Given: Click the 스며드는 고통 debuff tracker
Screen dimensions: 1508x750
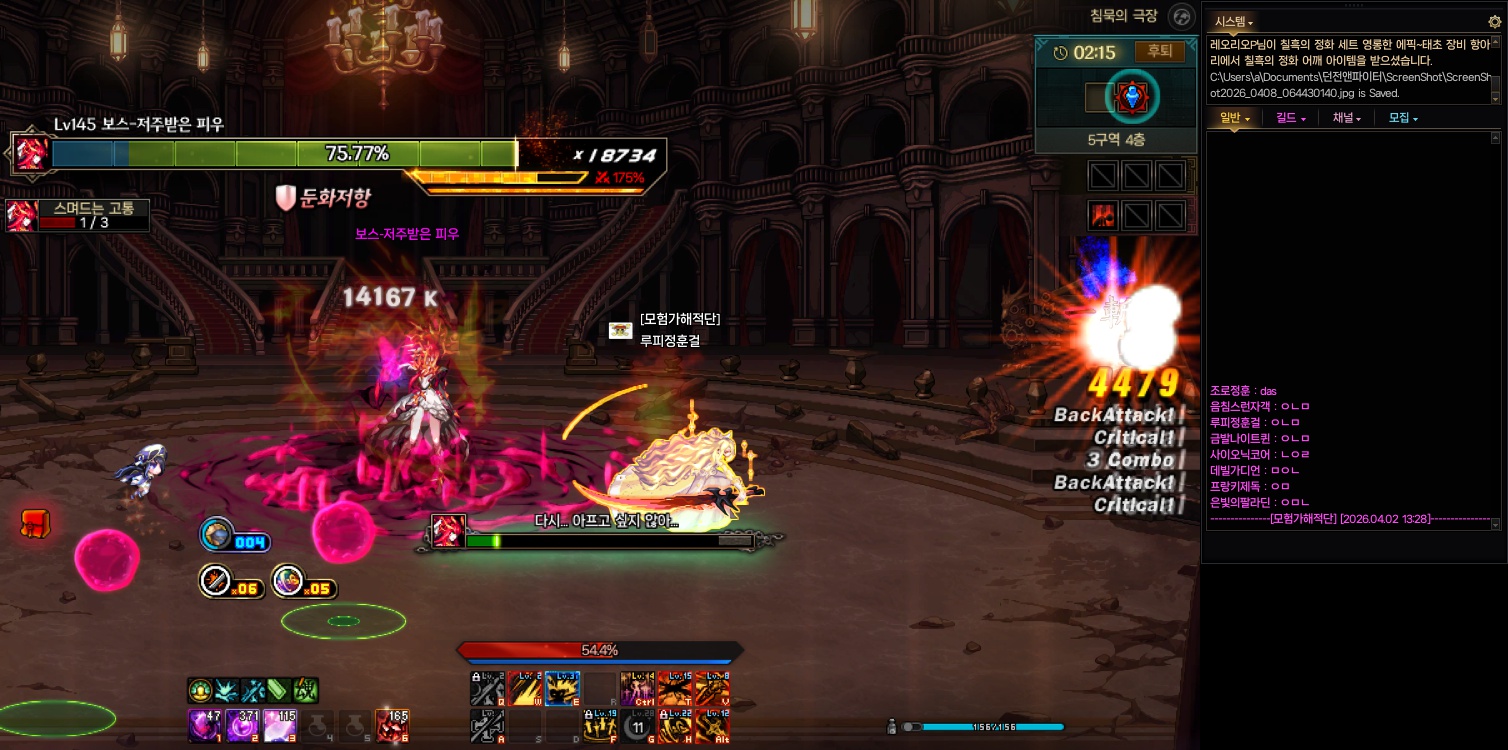Looking at the screenshot, I should [x=78, y=215].
